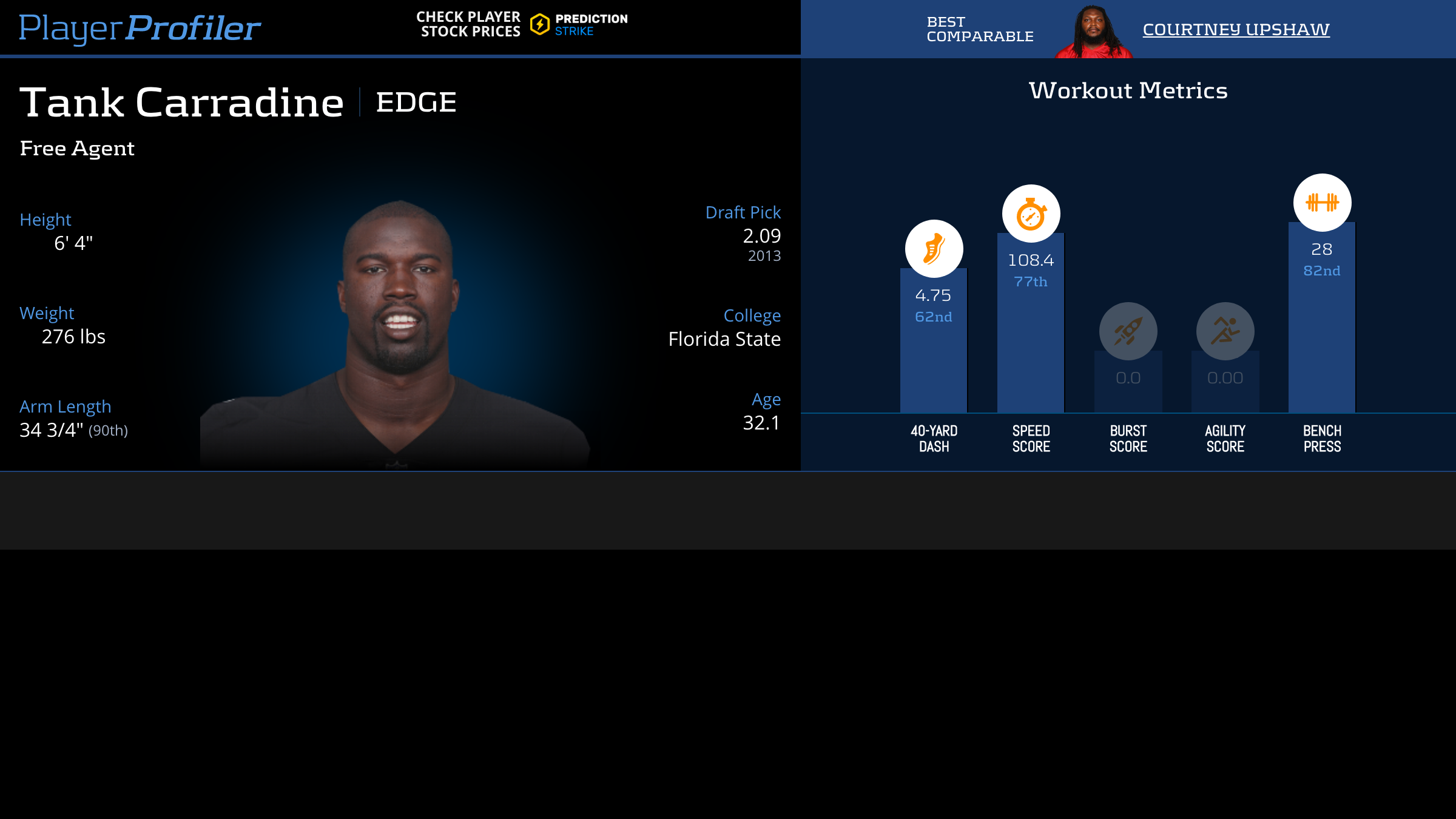Screen dimensions: 1456x819
Task: Select the Burst Score rocket icon
Action: tap(1128, 331)
